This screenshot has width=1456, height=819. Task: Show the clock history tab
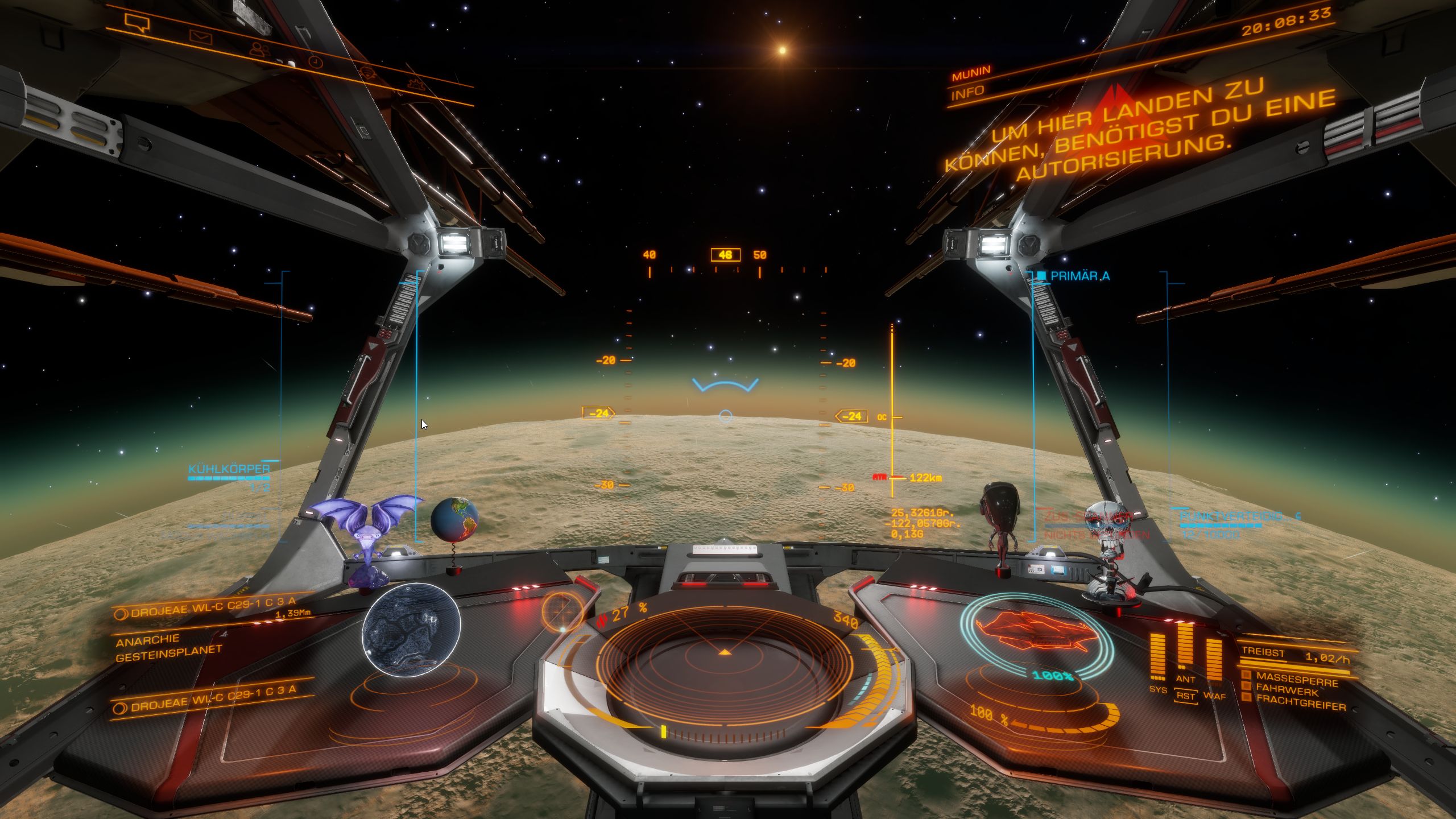pos(315,61)
